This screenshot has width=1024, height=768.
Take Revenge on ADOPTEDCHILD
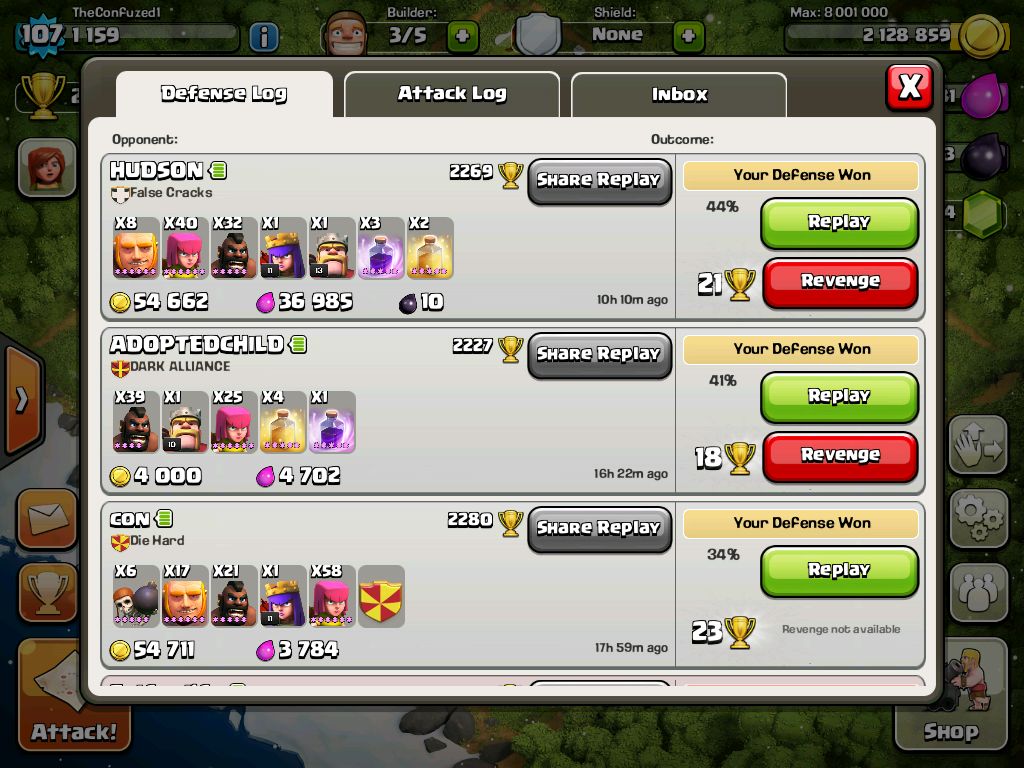click(x=839, y=456)
